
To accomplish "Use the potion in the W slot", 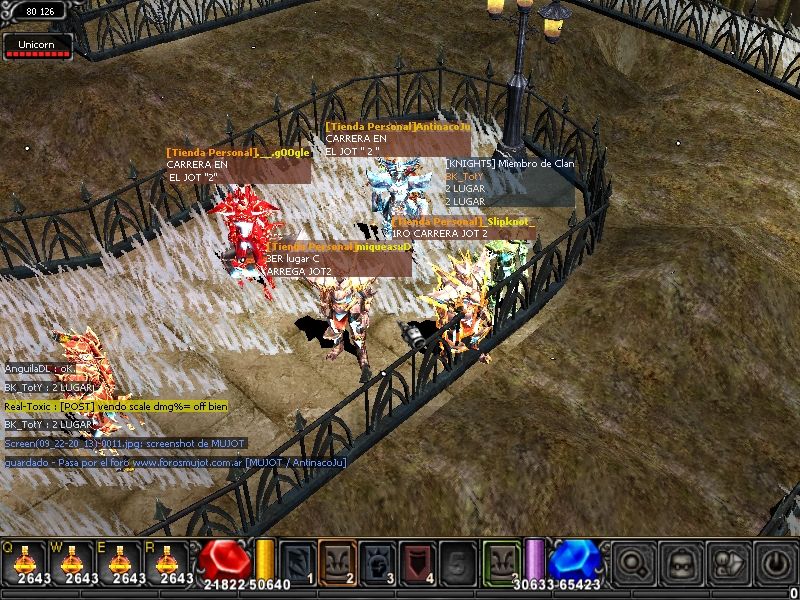I will [x=72, y=560].
